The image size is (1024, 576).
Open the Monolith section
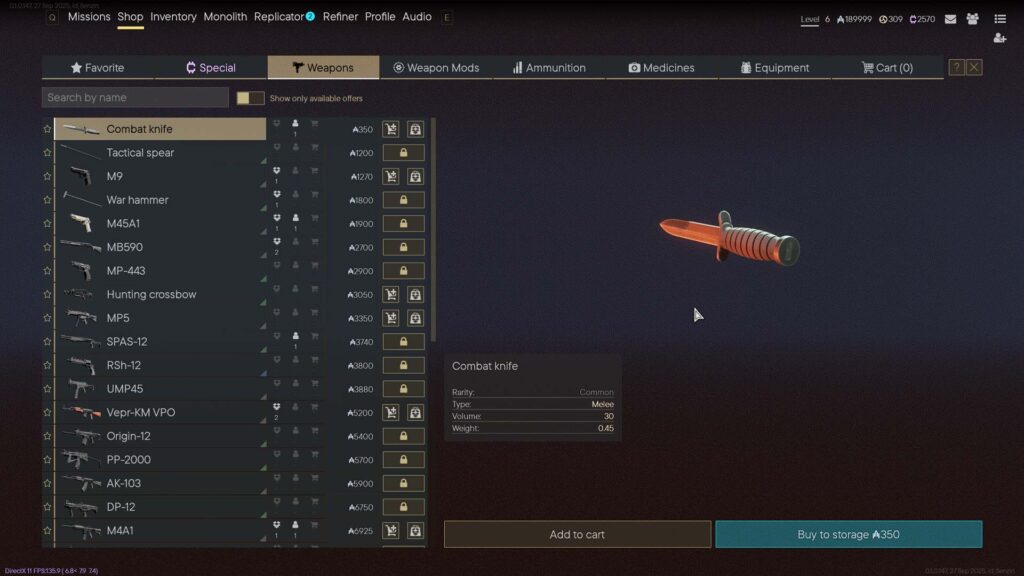(x=225, y=17)
